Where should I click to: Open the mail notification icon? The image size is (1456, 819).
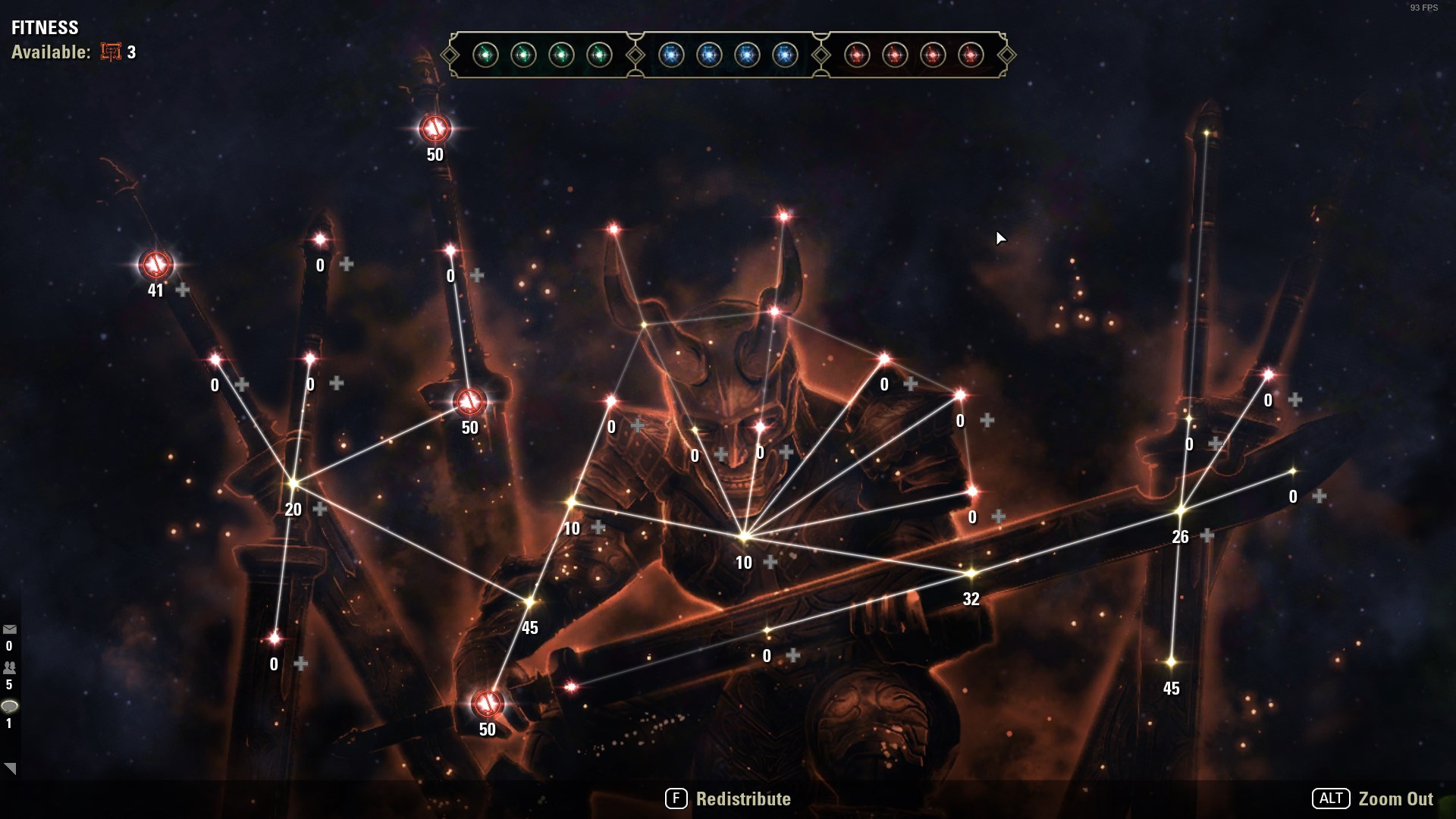(x=10, y=629)
